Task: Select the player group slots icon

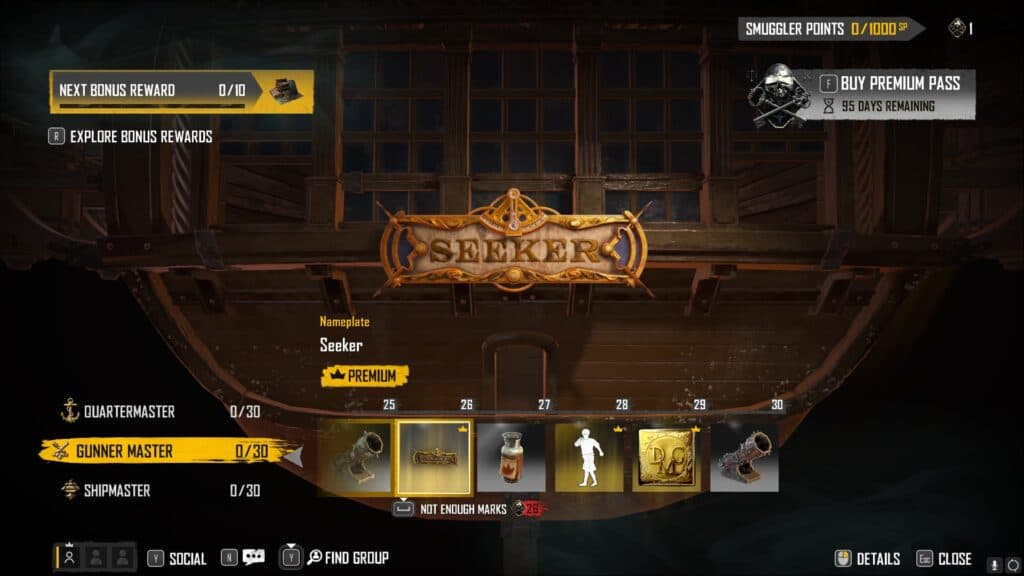Action: pyautogui.click(x=95, y=557)
